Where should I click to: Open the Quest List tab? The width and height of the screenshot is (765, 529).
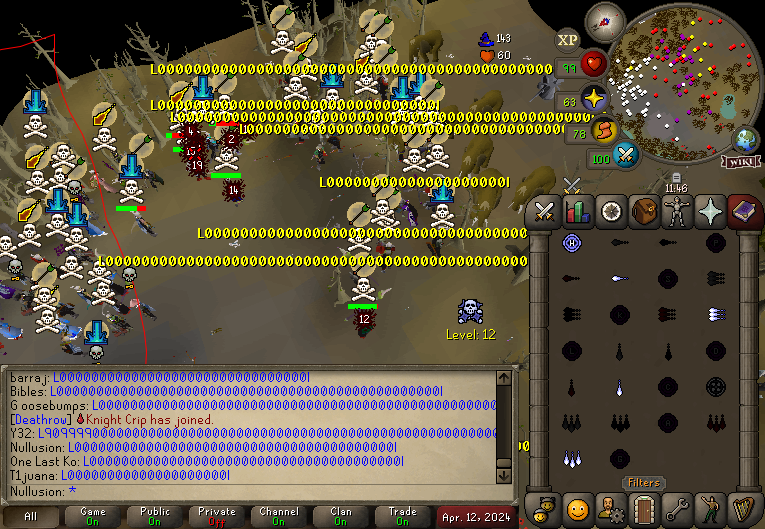click(x=611, y=212)
